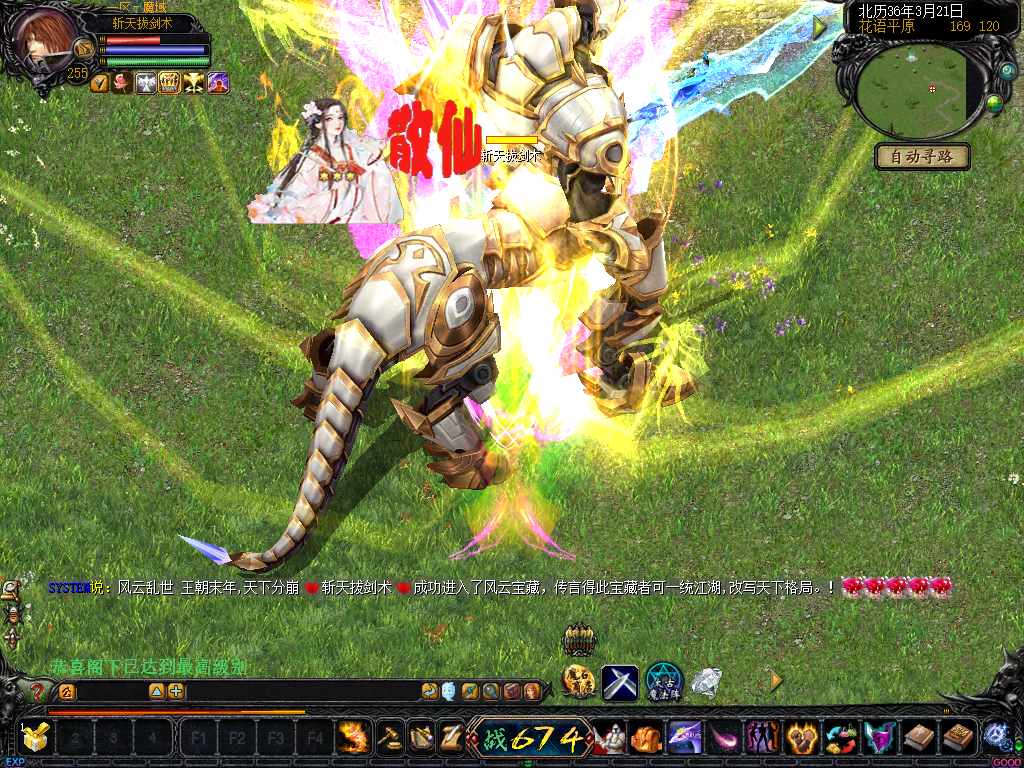This screenshot has width=1024, height=768.
Task: Select the red rose buff icon
Action: 122,84
